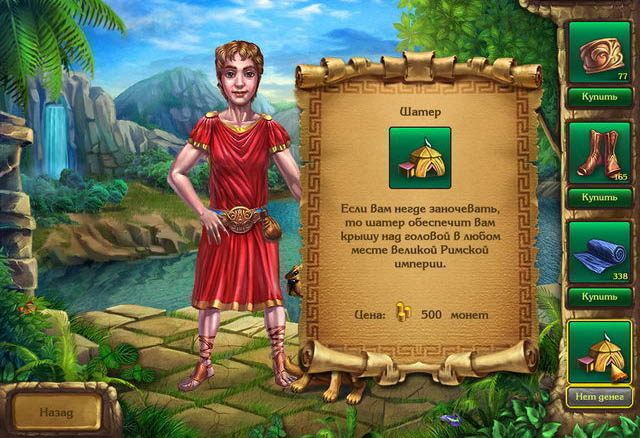
Task: Select the leather boots shop item
Action: (x=598, y=151)
